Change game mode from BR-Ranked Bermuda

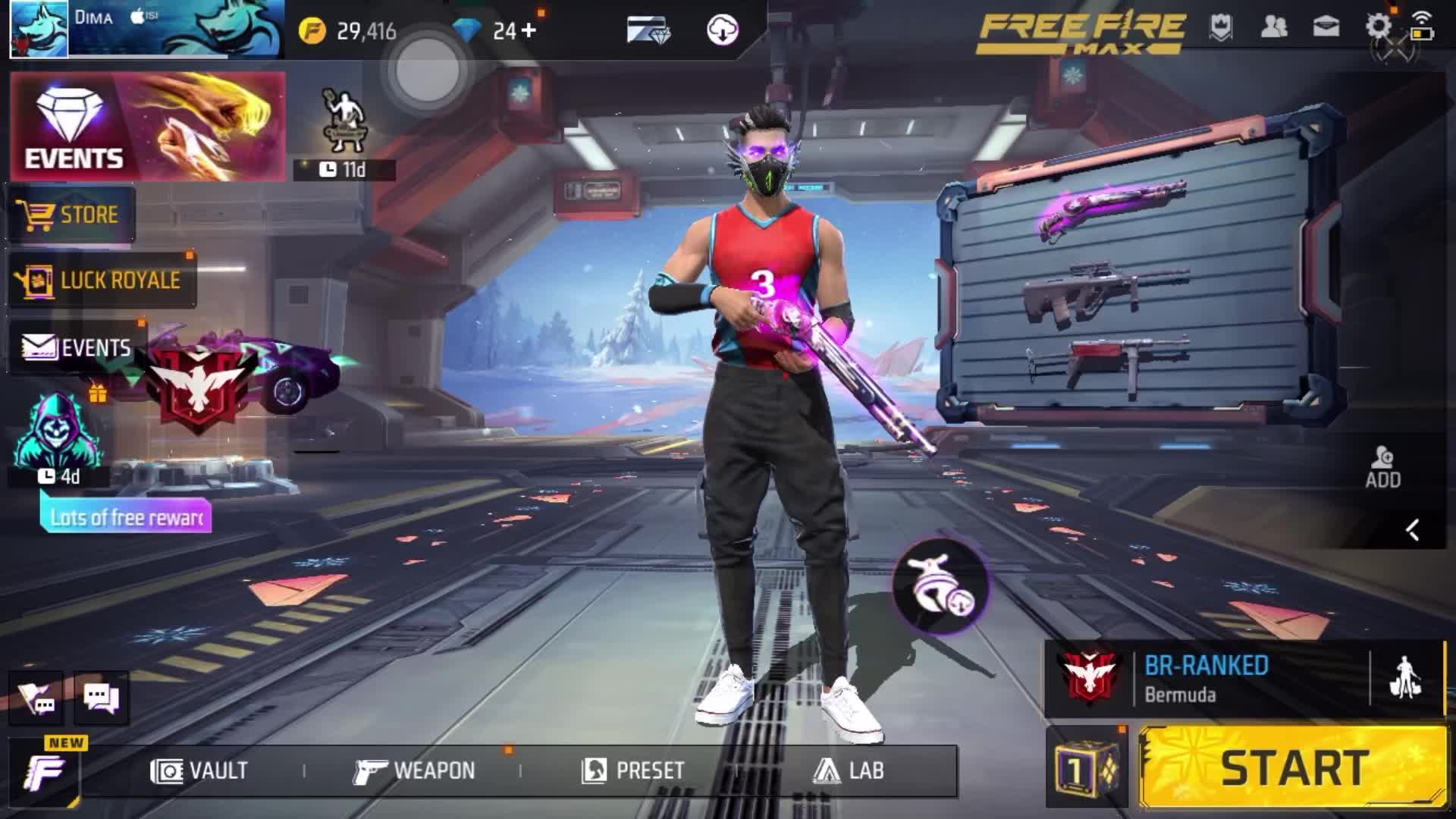1206,679
